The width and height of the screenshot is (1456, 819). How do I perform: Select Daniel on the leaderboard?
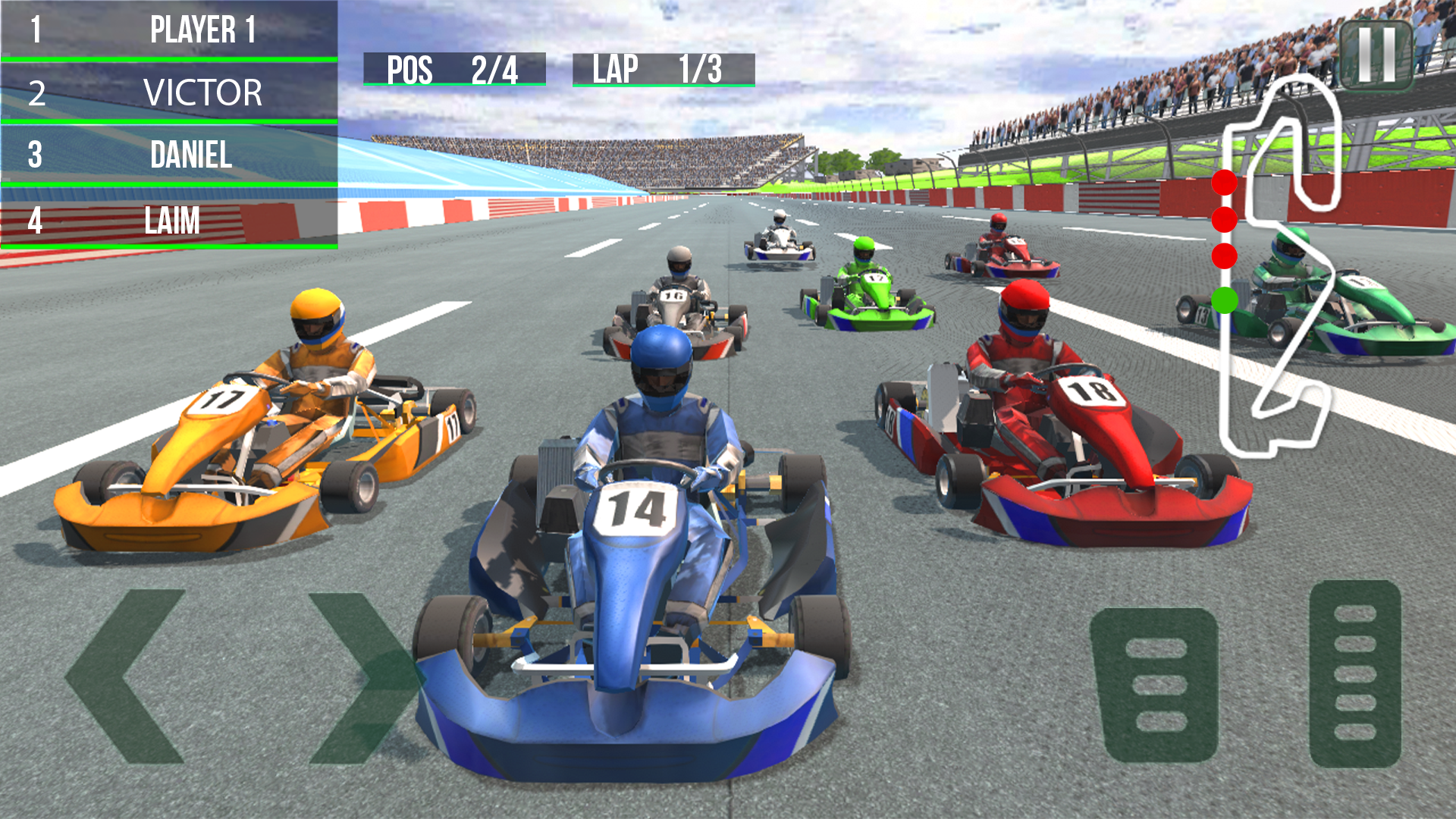(x=190, y=158)
